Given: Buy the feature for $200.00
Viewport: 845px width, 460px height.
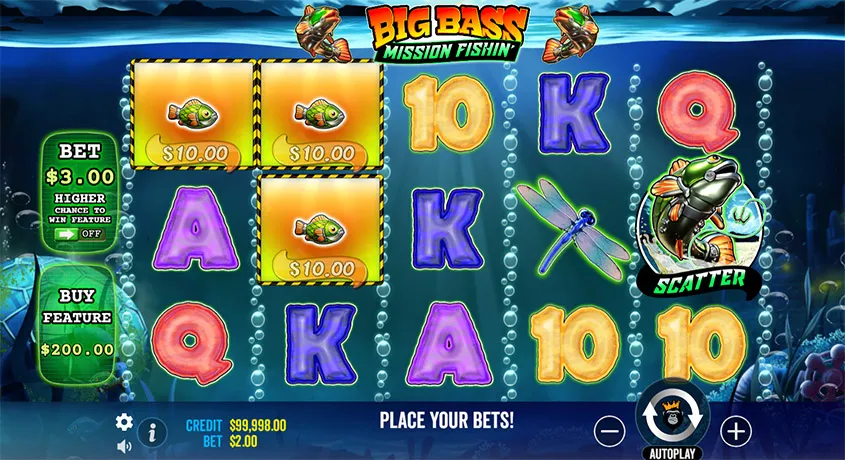Looking at the screenshot, I should coord(78,321).
